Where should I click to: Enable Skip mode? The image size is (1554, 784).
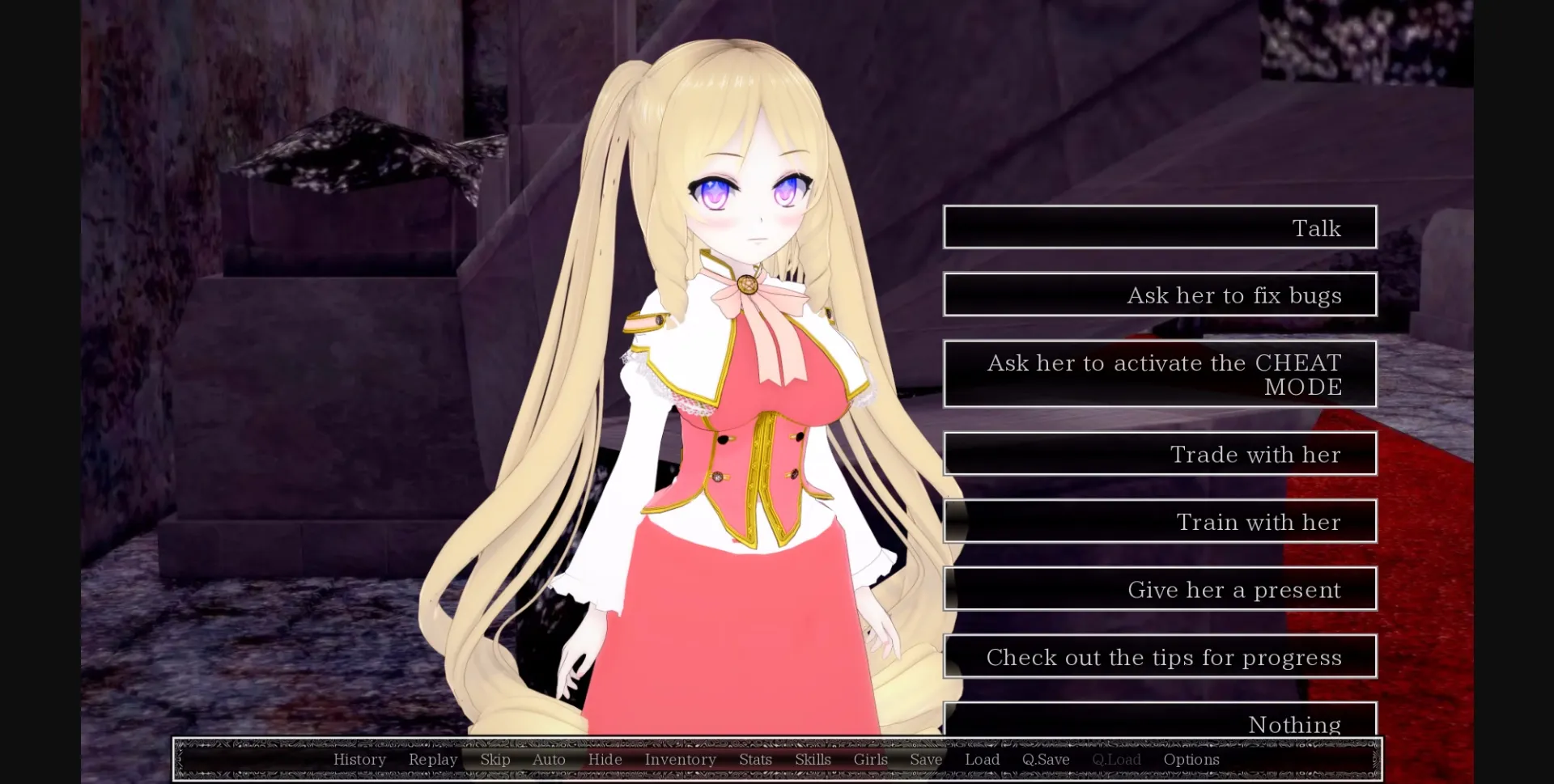click(x=495, y=759)
